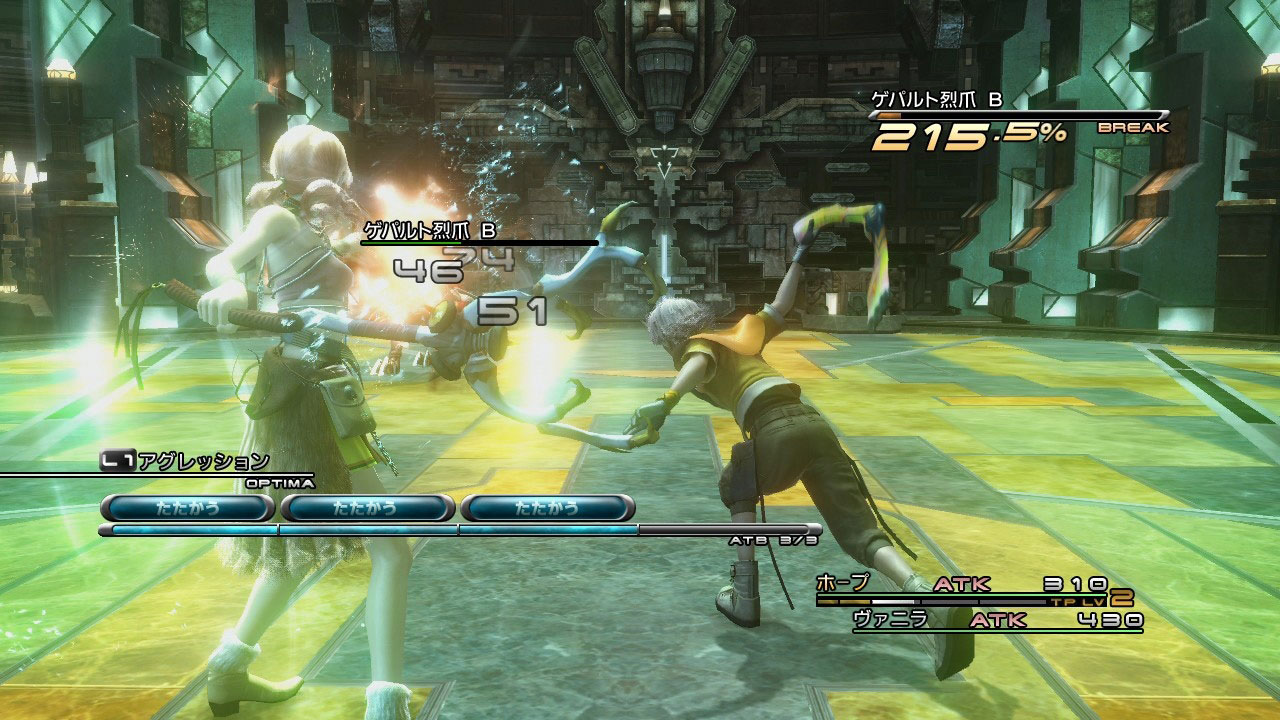Screen dimensions: 1280x720
Task: Select ヴァニラ in the party list
Action: click(x=890, y=620)
